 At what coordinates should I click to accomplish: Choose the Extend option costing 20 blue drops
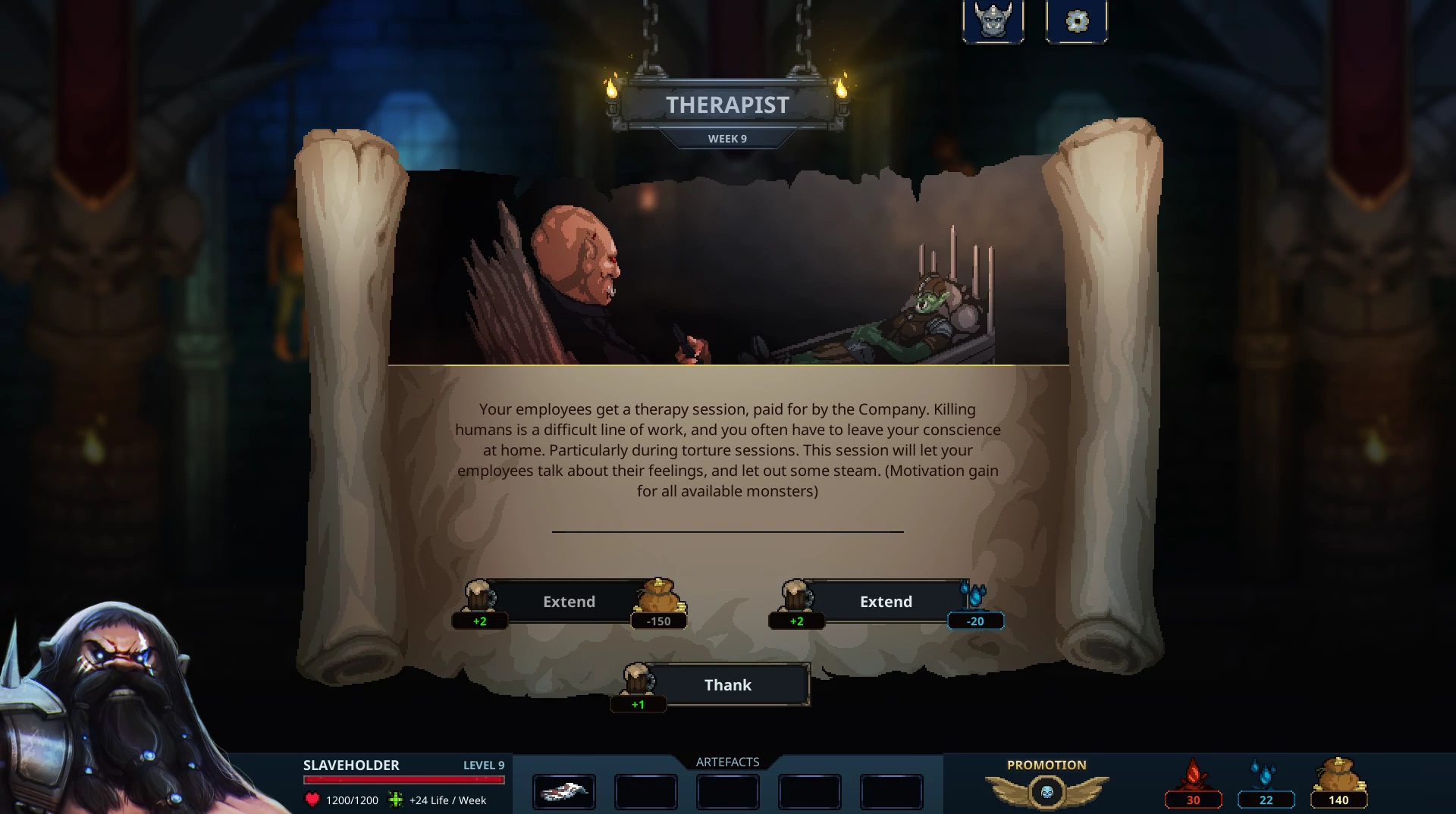(x=886, y=602)
